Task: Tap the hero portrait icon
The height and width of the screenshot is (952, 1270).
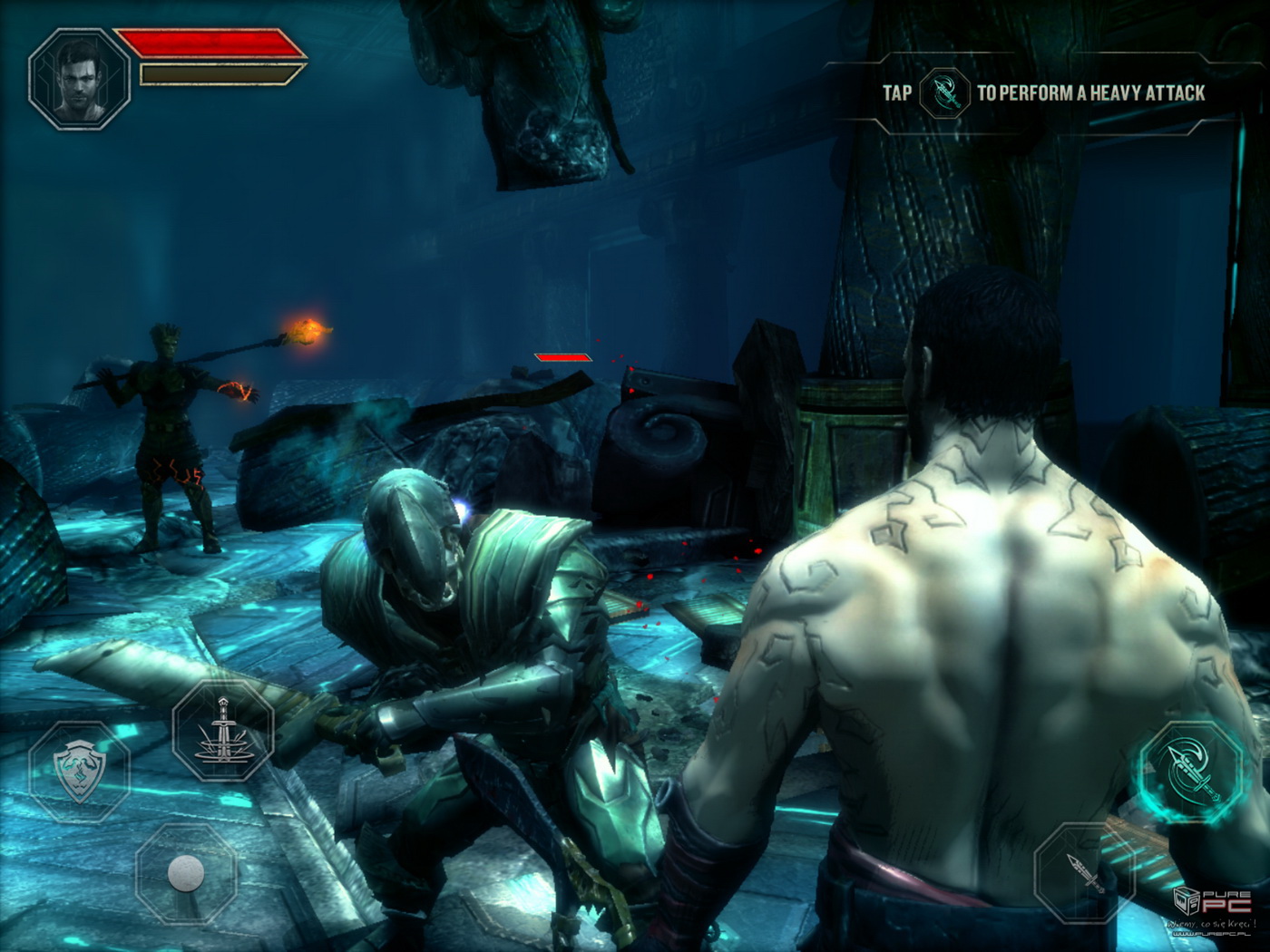Action: [79, 78]
